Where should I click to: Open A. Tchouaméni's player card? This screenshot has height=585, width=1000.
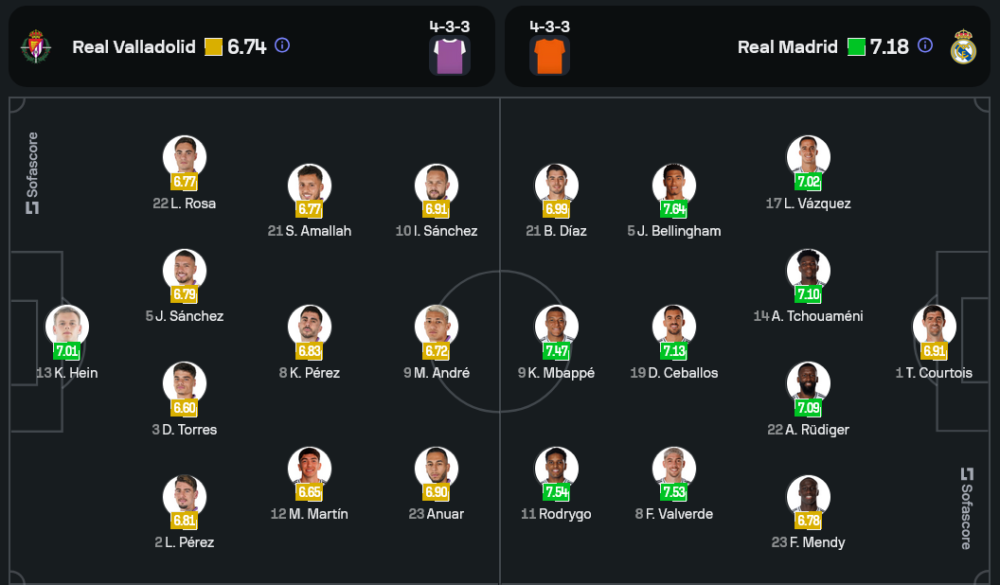[808, 270]
